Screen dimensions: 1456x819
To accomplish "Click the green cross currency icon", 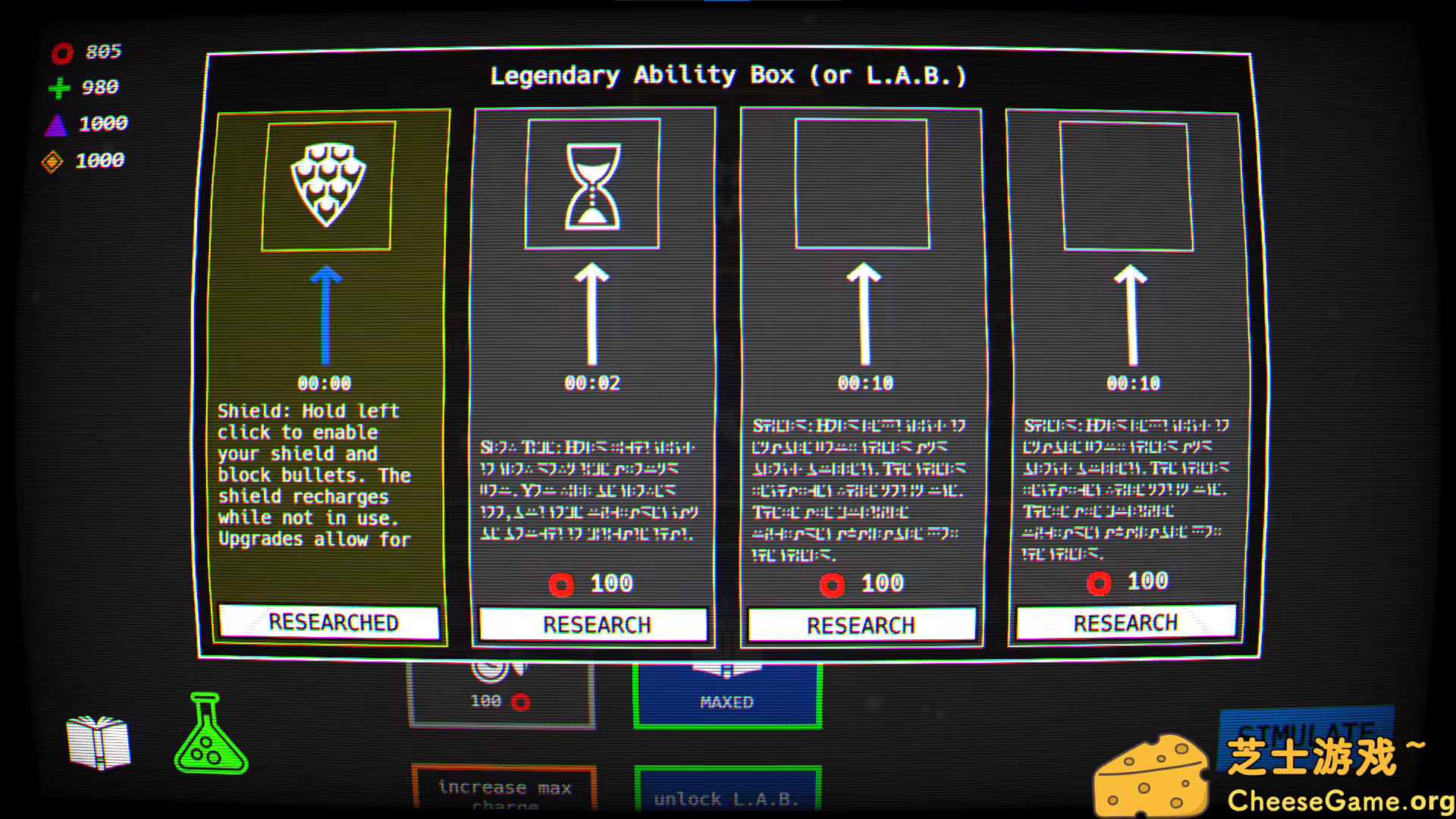I will pyautogui.click(x=59, y=88).
